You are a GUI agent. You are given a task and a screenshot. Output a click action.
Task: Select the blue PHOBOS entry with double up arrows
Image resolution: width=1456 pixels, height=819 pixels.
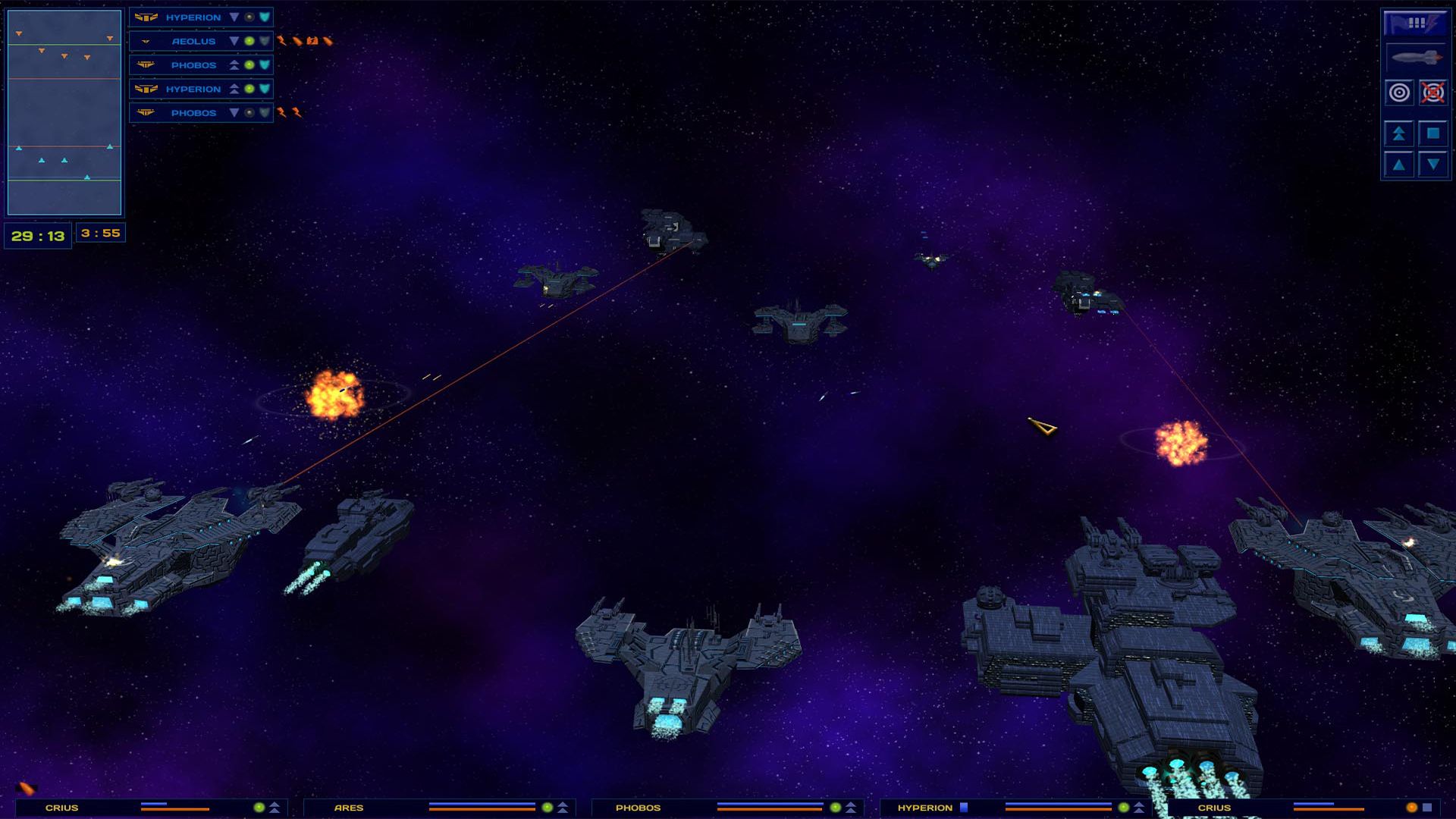pyautogui.click(x=193, y=65)
